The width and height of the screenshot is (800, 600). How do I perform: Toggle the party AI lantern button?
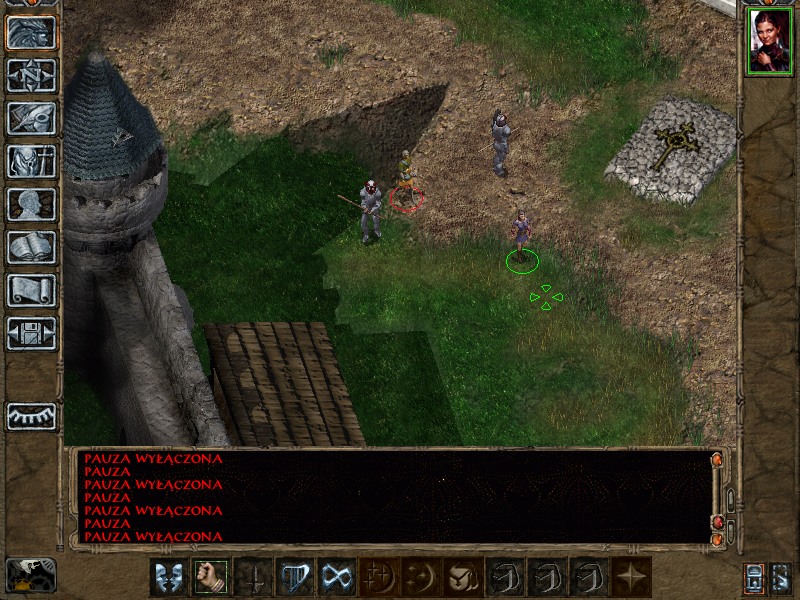pyautogui.click(x=755, y=577)
